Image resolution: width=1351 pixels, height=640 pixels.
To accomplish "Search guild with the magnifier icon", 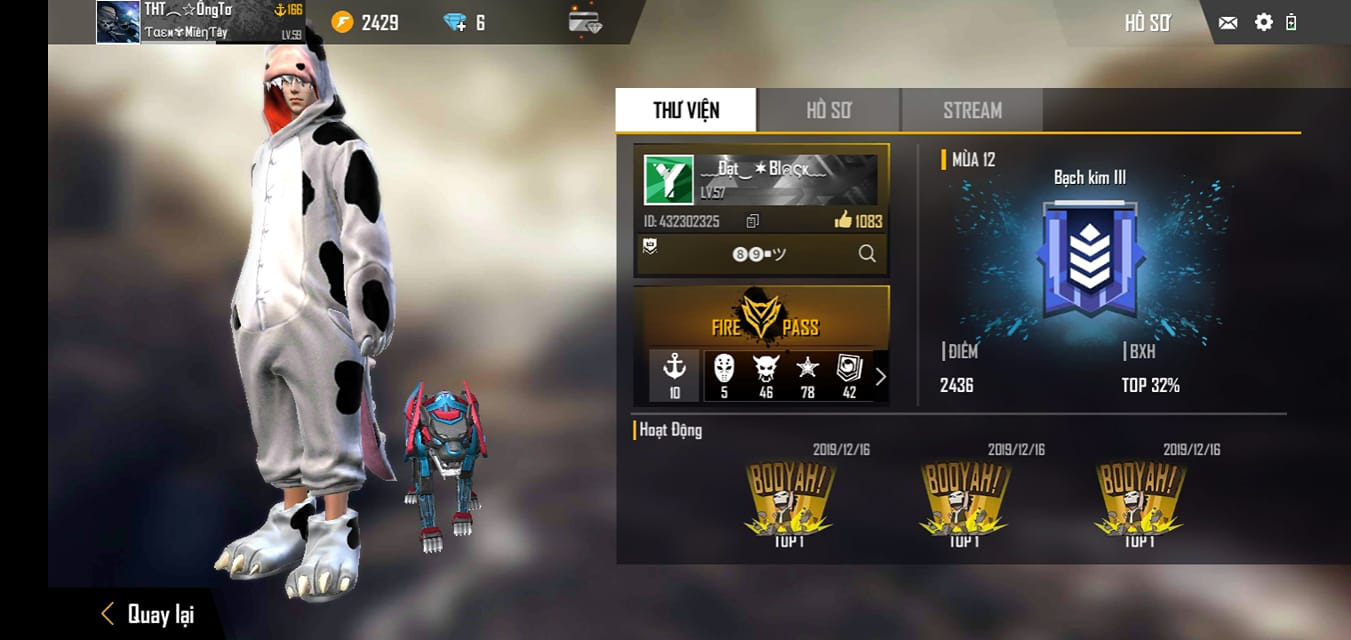I will click(x=867, y=254).
